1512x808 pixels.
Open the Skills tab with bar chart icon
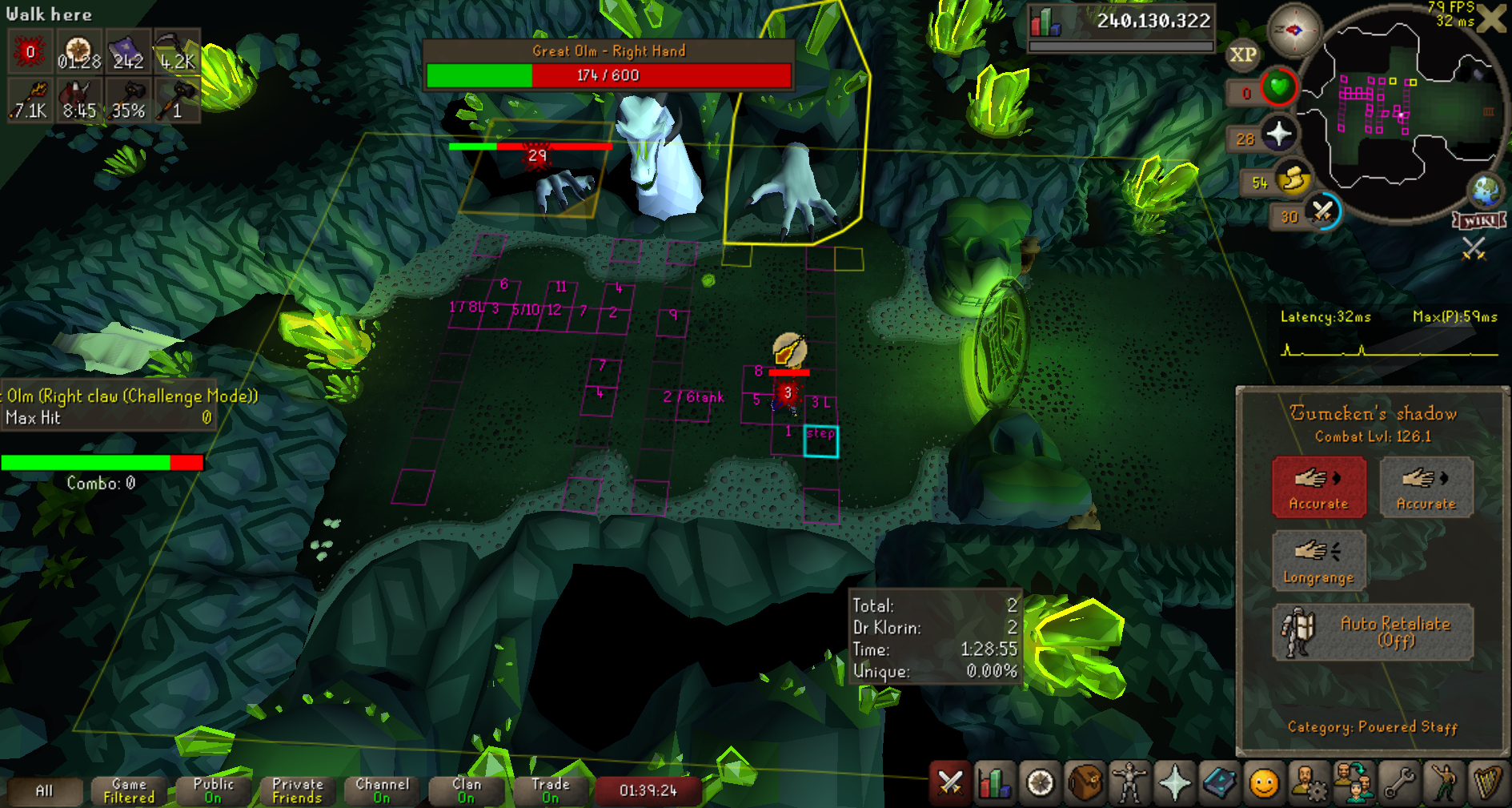994,782
